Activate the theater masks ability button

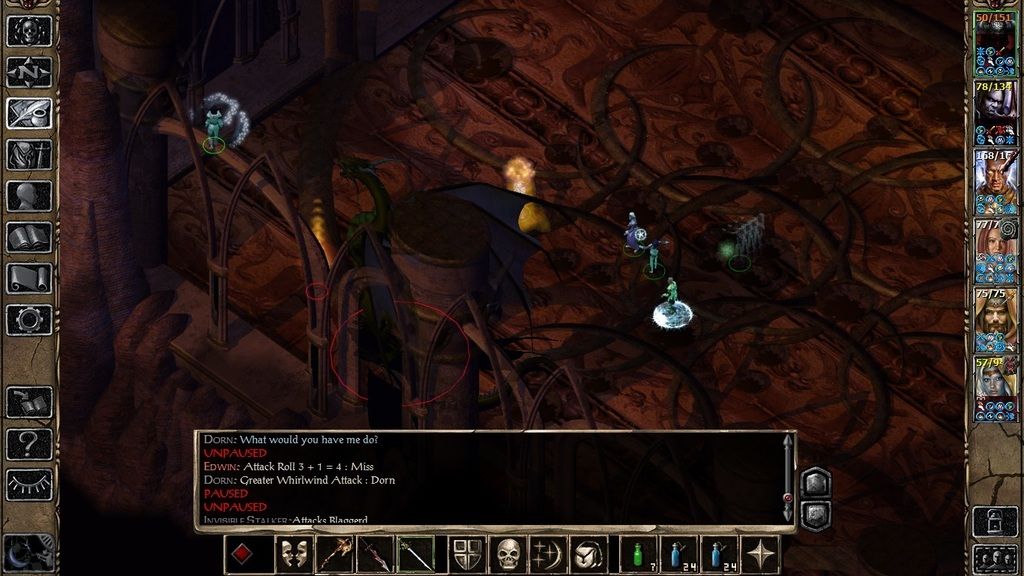click(292, 554)
